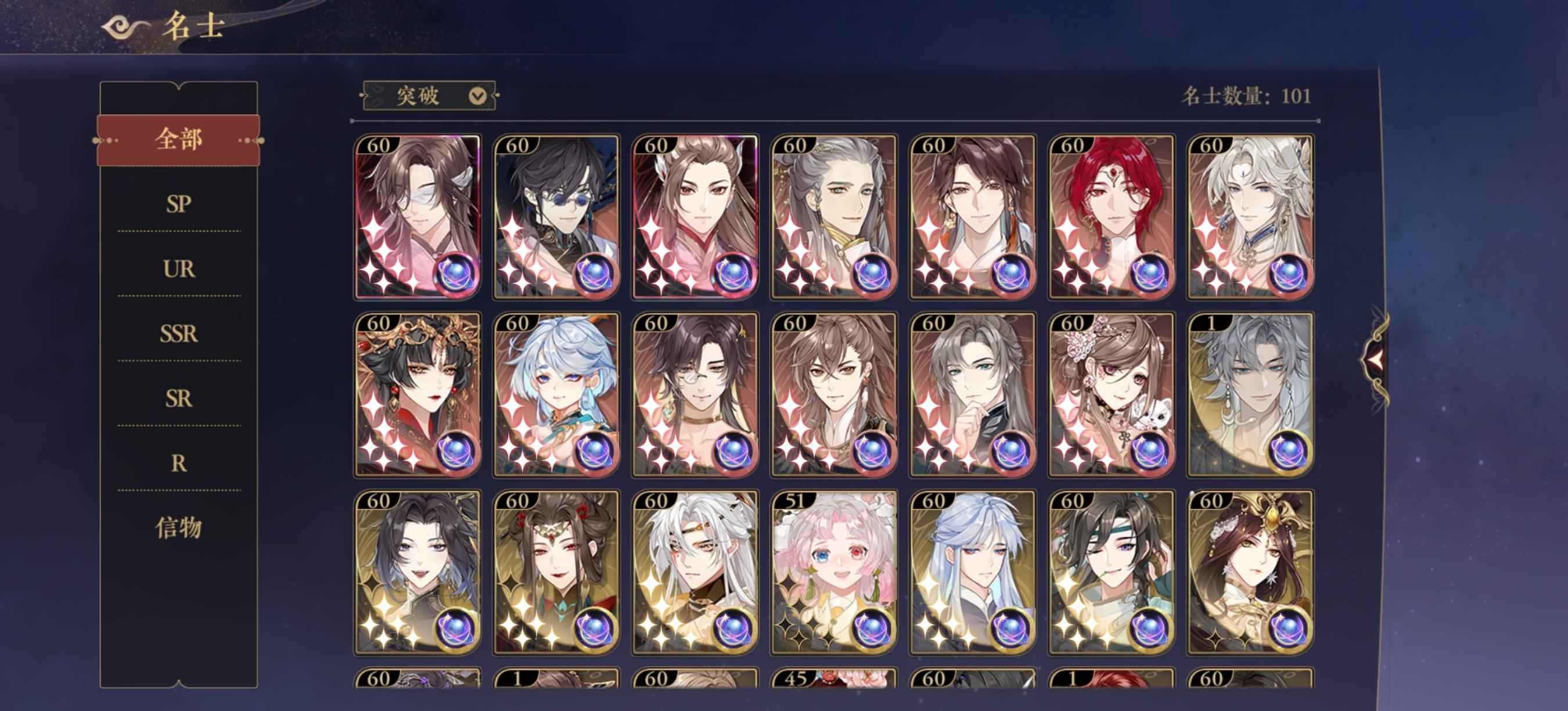Open the monocle-wearing character card
This screenshot has width=1568, height=711.
695,394
